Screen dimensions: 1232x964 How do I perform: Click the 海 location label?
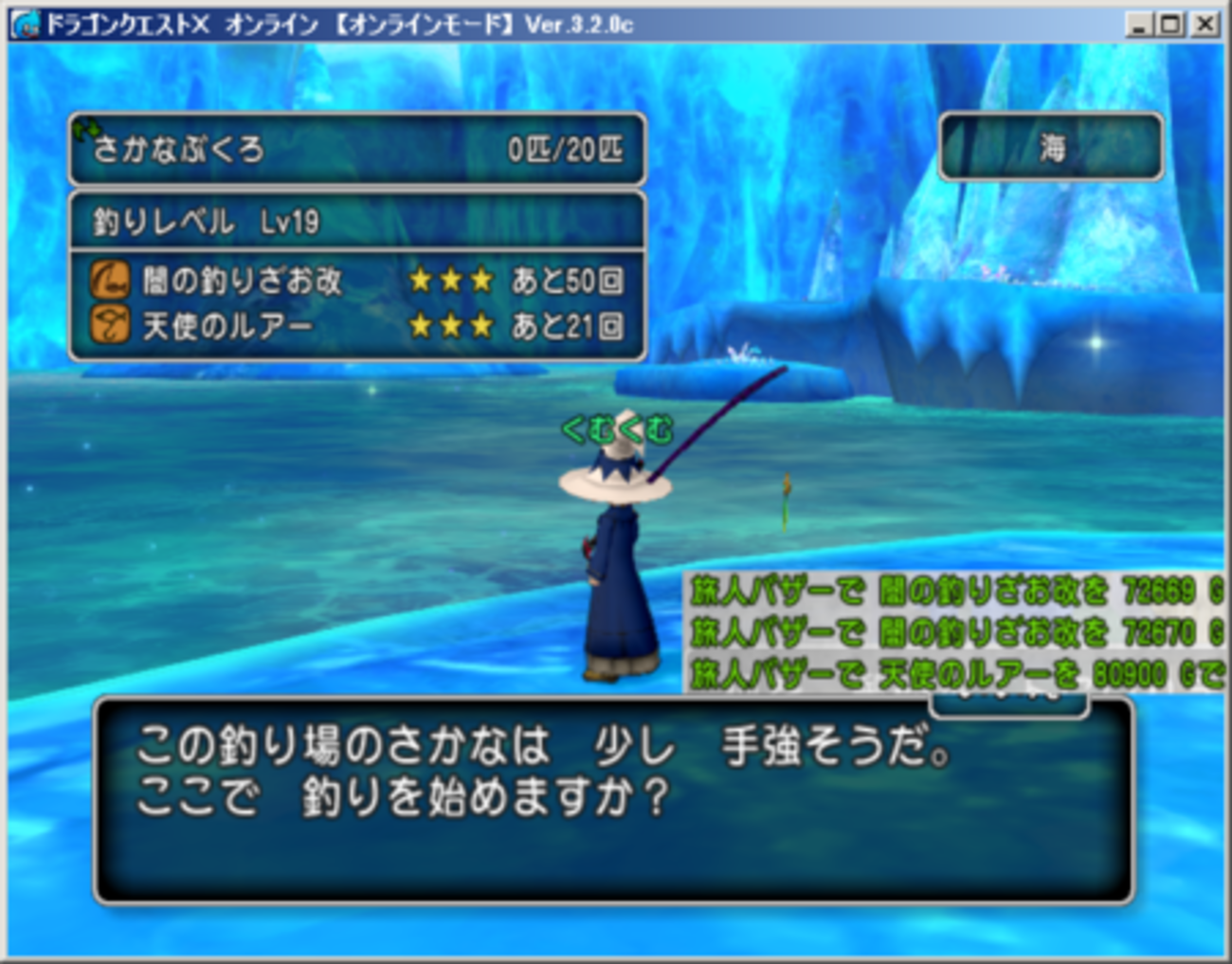[1050, 147]
